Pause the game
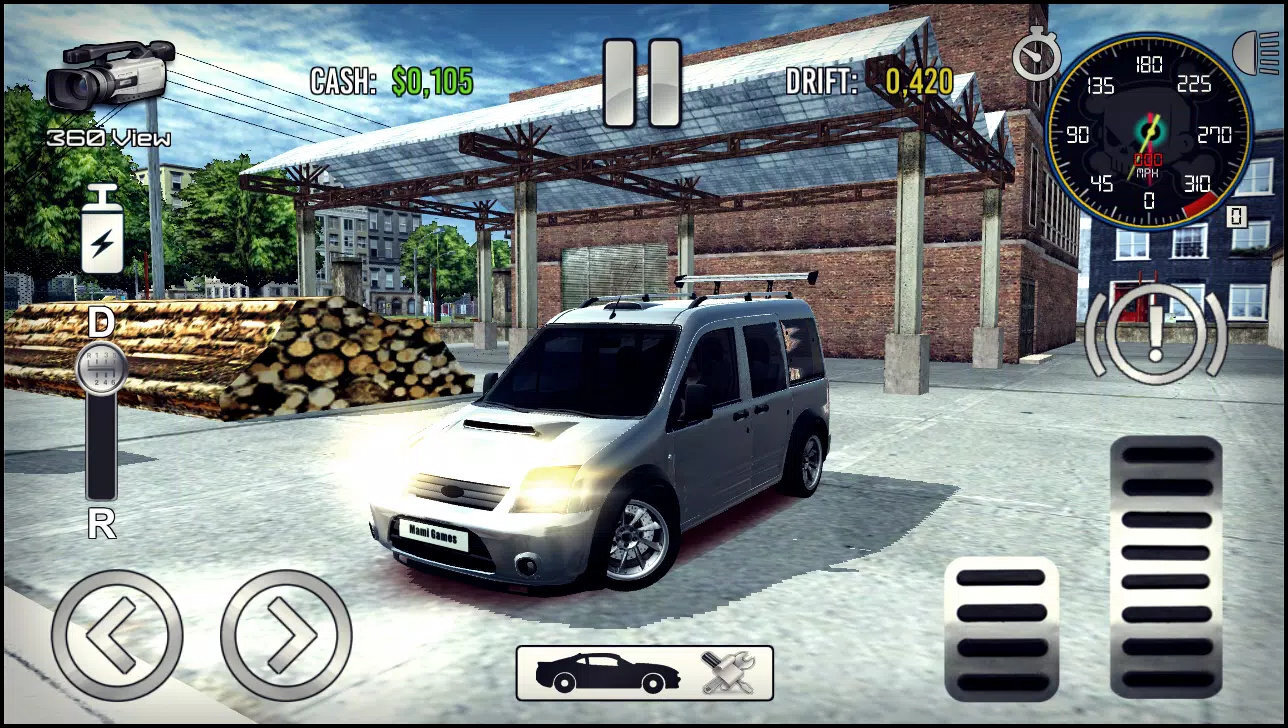Screen dimensions: 1288x728 [x=642, y=83]
